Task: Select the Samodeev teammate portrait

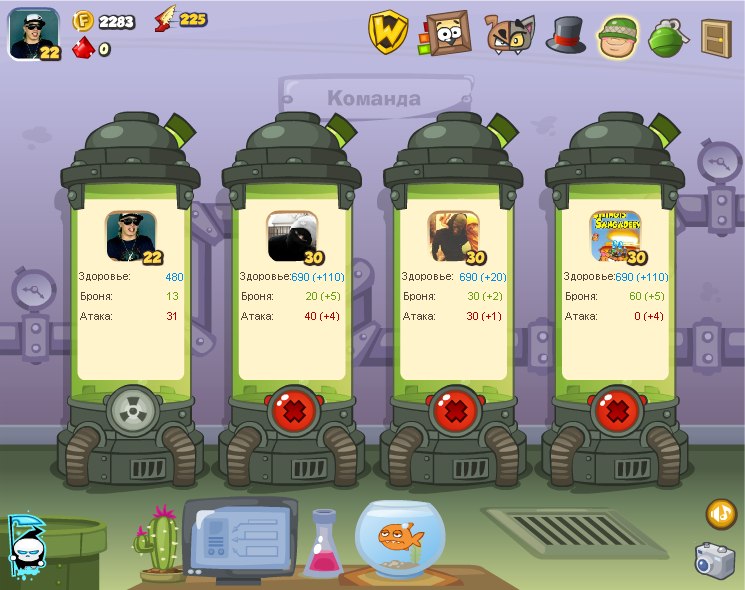Action: (x=615, y=236)
